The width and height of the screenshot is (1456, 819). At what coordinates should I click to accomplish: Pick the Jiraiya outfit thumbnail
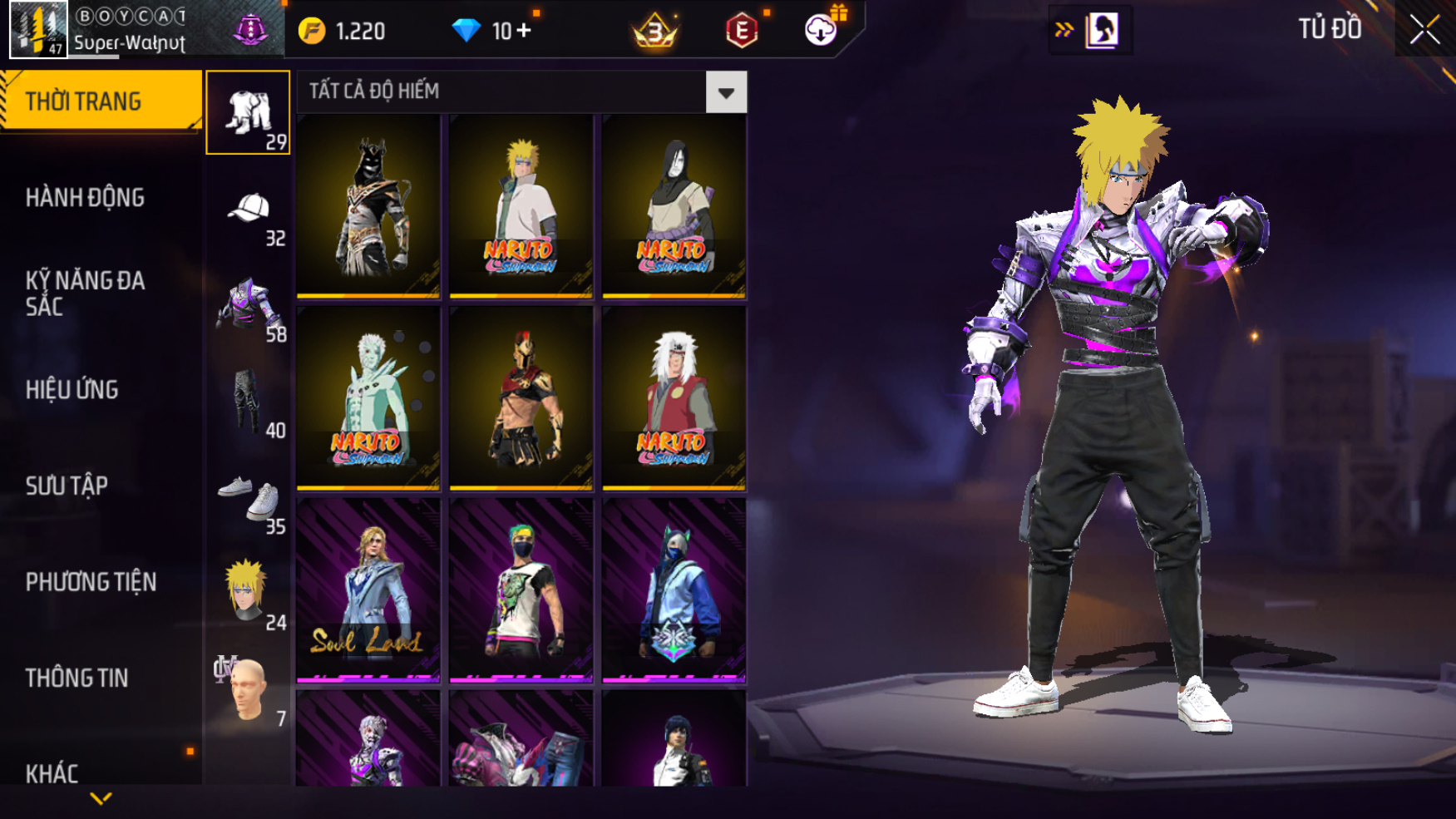(674, 397)
